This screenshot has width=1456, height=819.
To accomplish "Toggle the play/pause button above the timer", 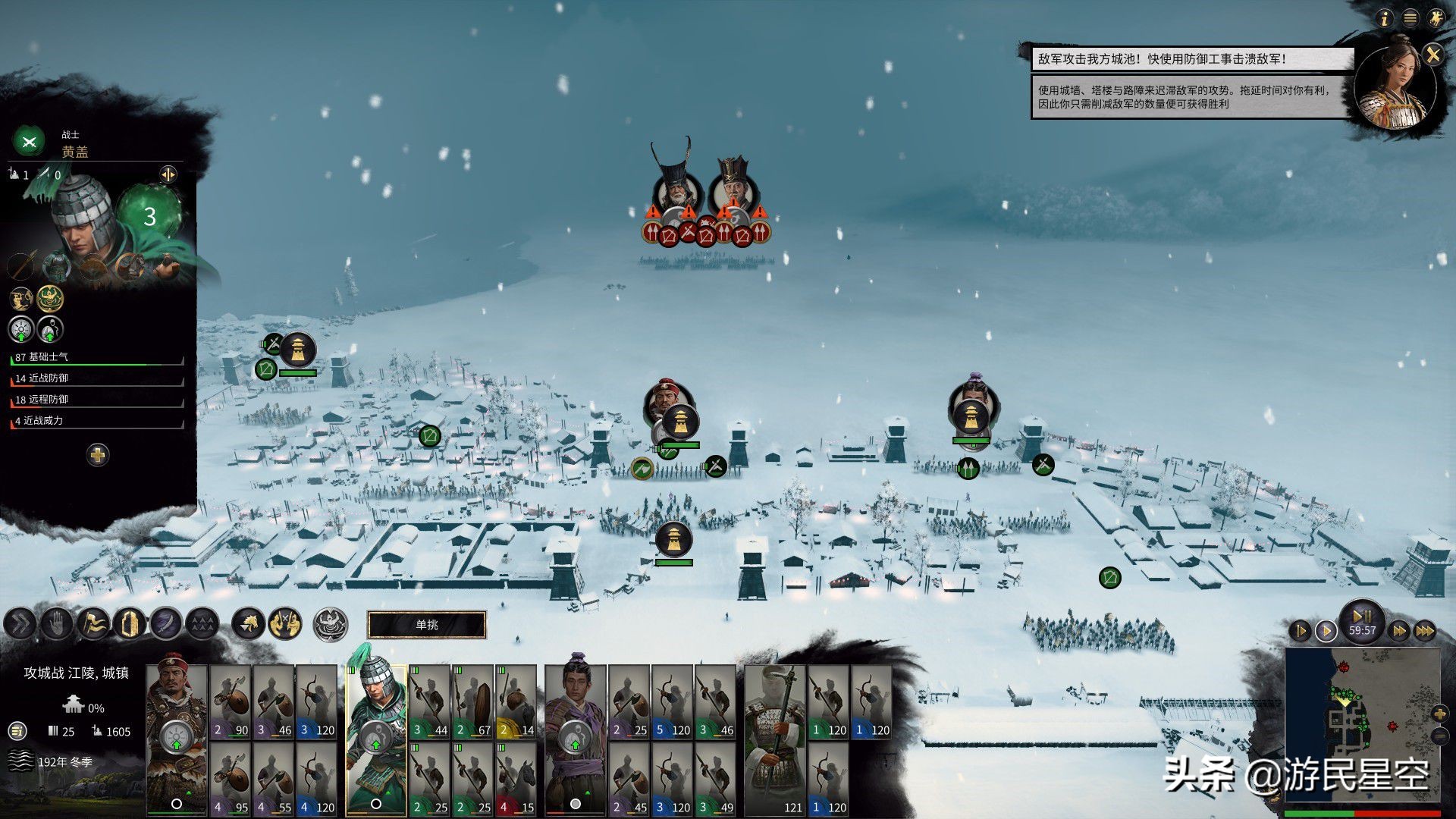I will coord(1362,616).
